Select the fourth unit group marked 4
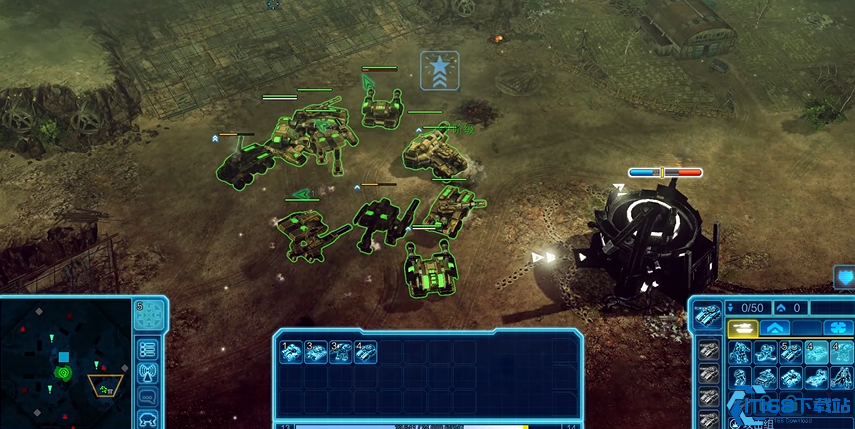Image resolution: width=855 pixels, height=429 pixels. pos(365,352)
